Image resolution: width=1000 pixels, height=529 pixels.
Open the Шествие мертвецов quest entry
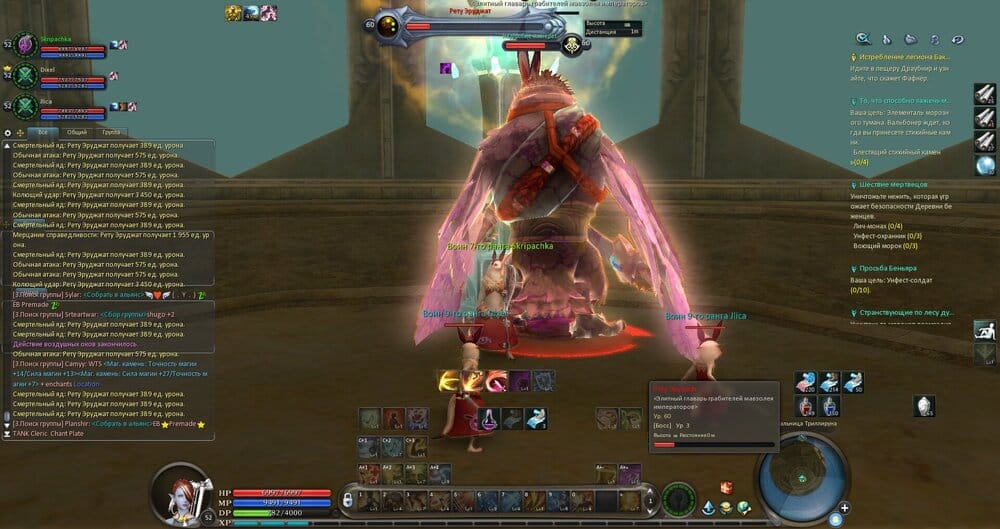click(x=895, y=185)
